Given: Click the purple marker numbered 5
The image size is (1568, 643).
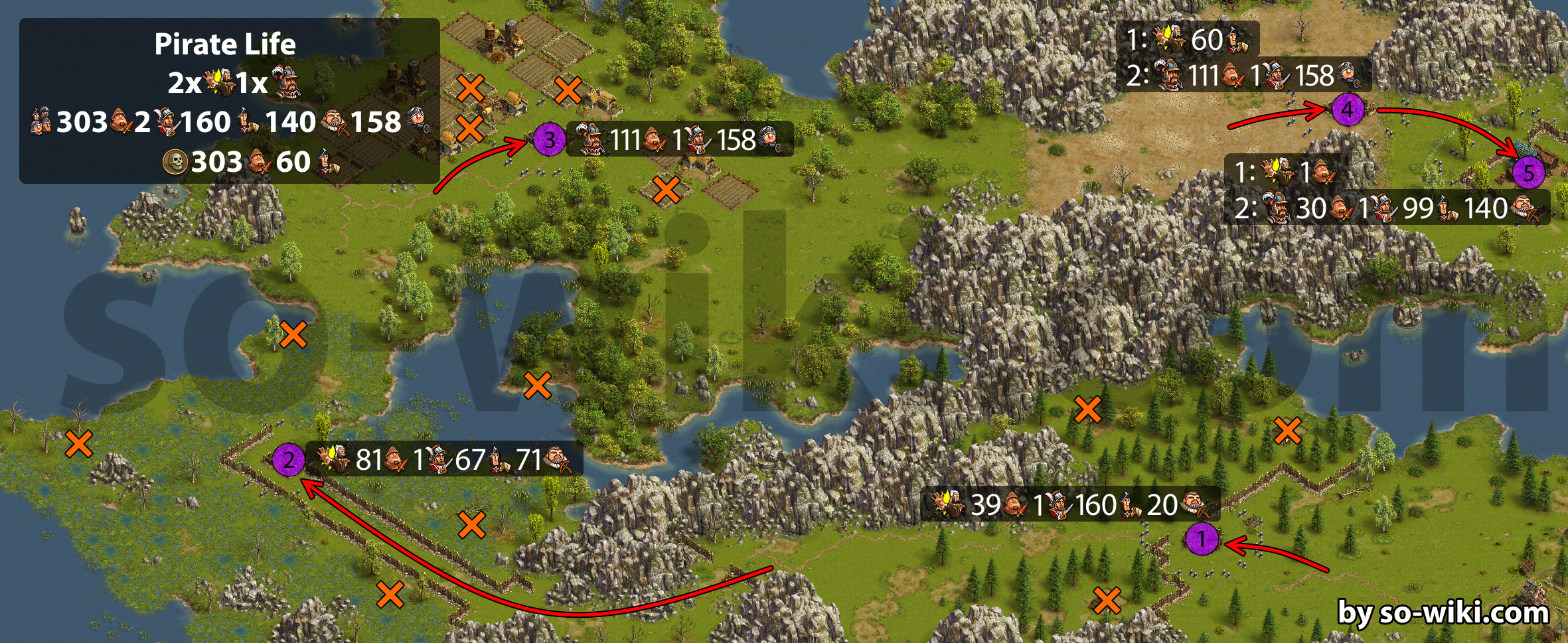Looking at the screenshot, I should 1529,173.
